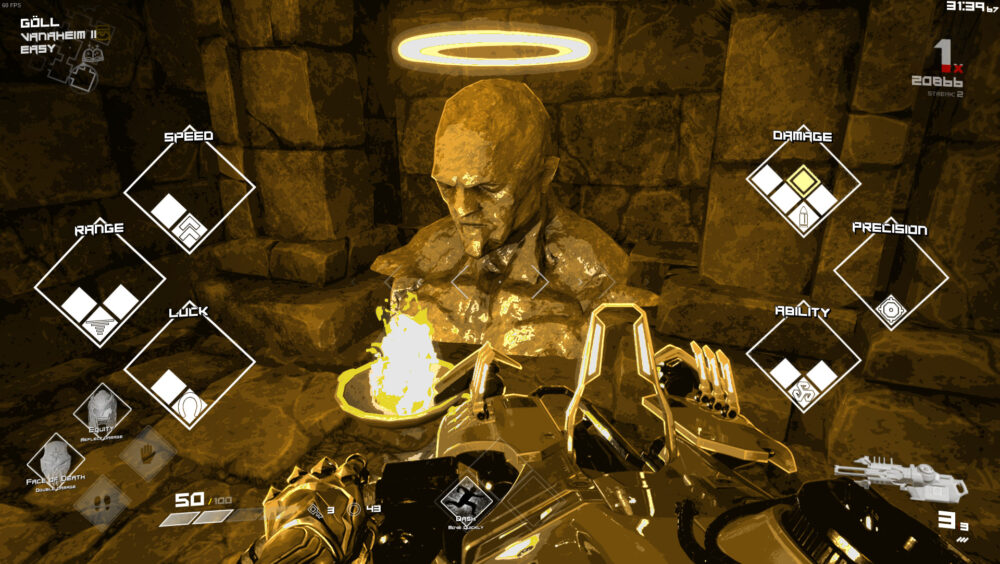Activate the Dash ability icon
Viewport: 1000px width, 564px height.
pyautogui.click(x=464, y=493)
